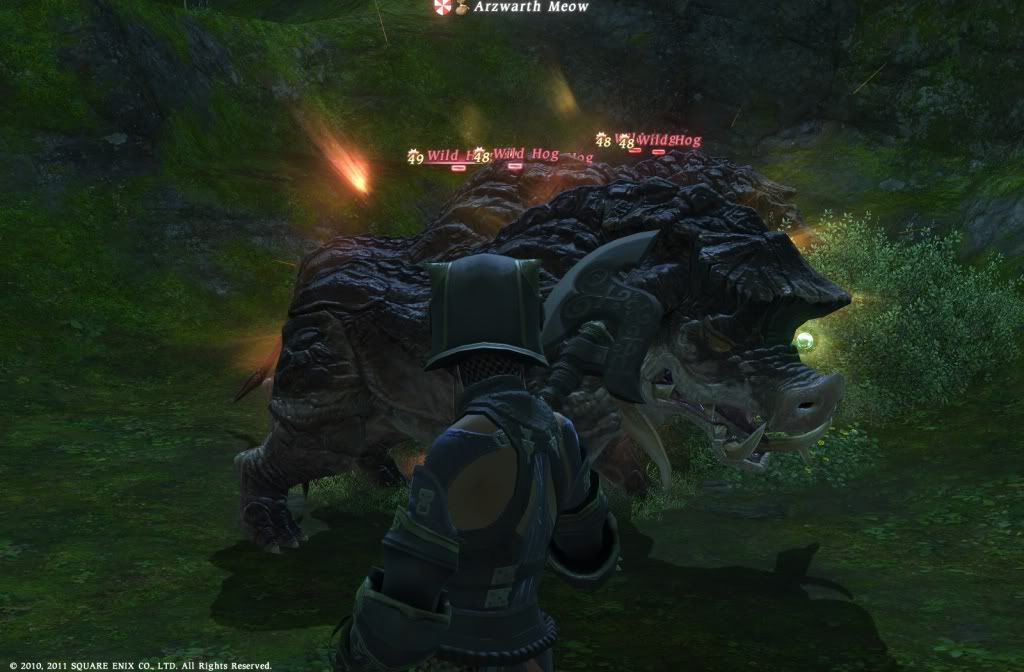Target the Arzwarth Meow player nameplate
This screenshot has height=672, width=1024.
point(530,8)
